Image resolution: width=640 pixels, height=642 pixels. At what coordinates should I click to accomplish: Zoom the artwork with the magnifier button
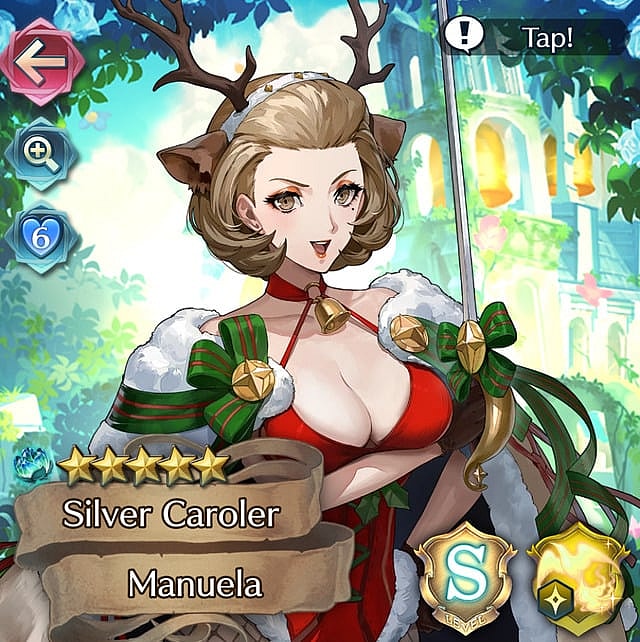coord(41,153)
